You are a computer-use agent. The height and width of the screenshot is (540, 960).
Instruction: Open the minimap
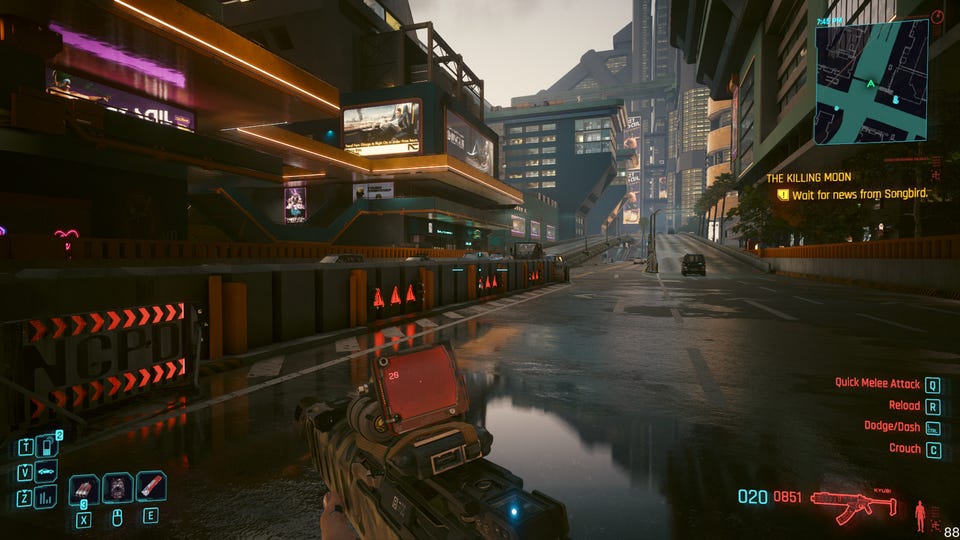[x=871, y=82]
